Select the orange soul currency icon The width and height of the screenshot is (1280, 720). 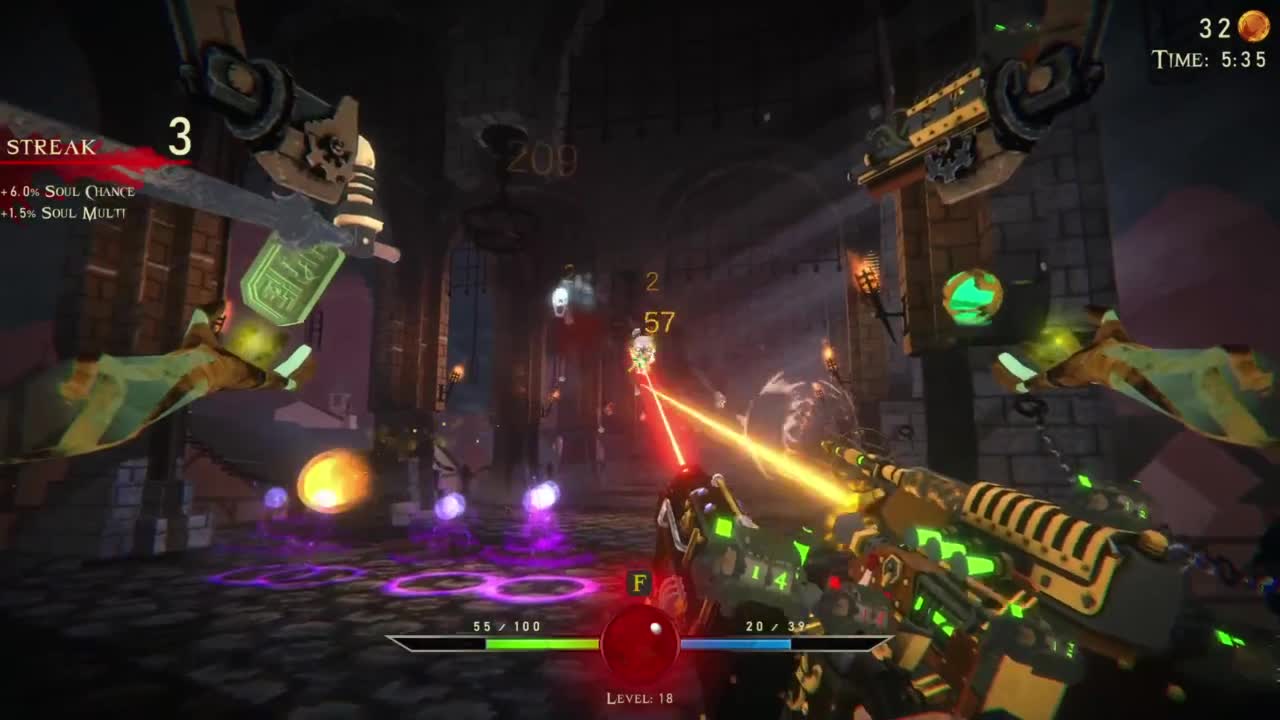click(x=1253, y=26)
